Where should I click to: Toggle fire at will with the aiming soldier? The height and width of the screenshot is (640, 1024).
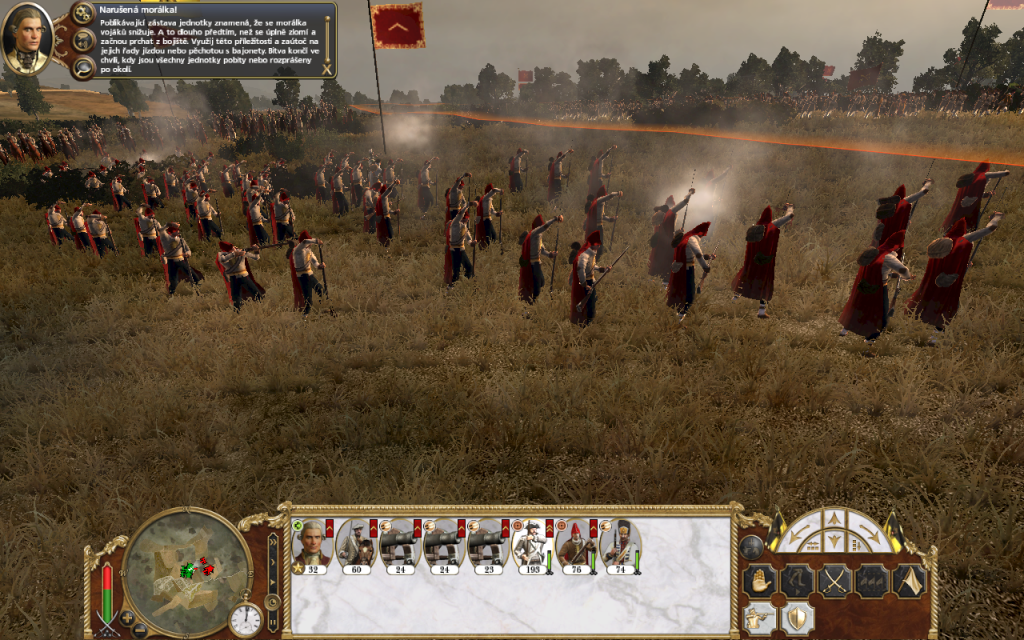(762, 618)
